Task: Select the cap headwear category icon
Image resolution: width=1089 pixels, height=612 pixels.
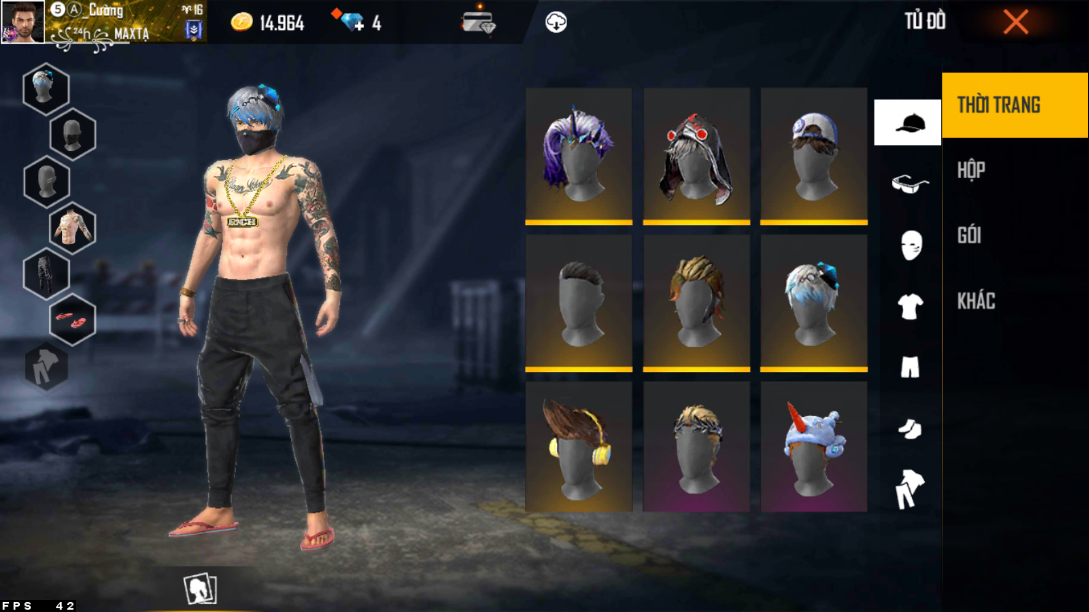Action: (x=908, y=123)
